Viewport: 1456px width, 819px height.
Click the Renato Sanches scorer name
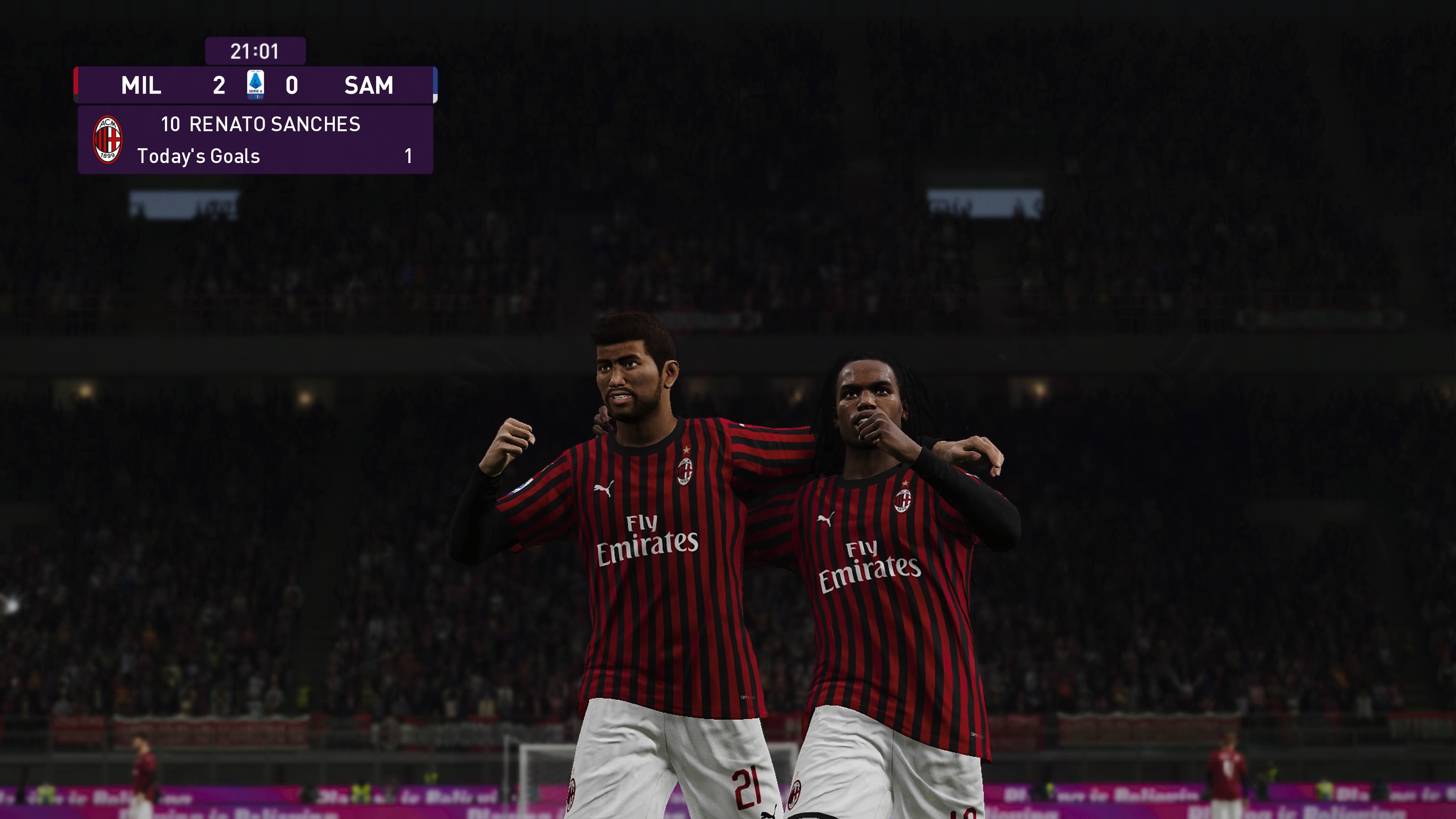pyautogui.click(x=274, y=124)
